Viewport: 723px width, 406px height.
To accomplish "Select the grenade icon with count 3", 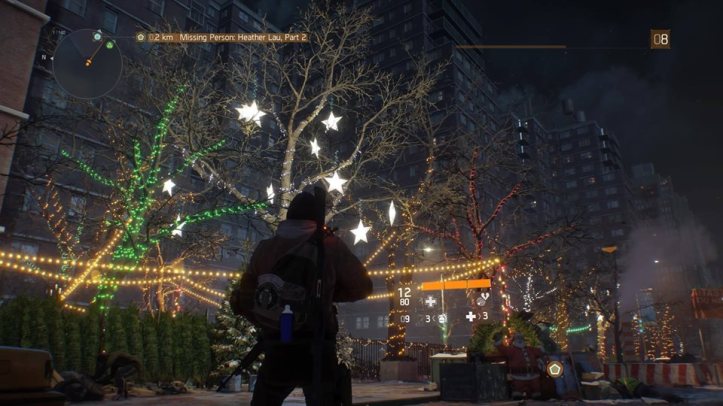I will [441, 318].
